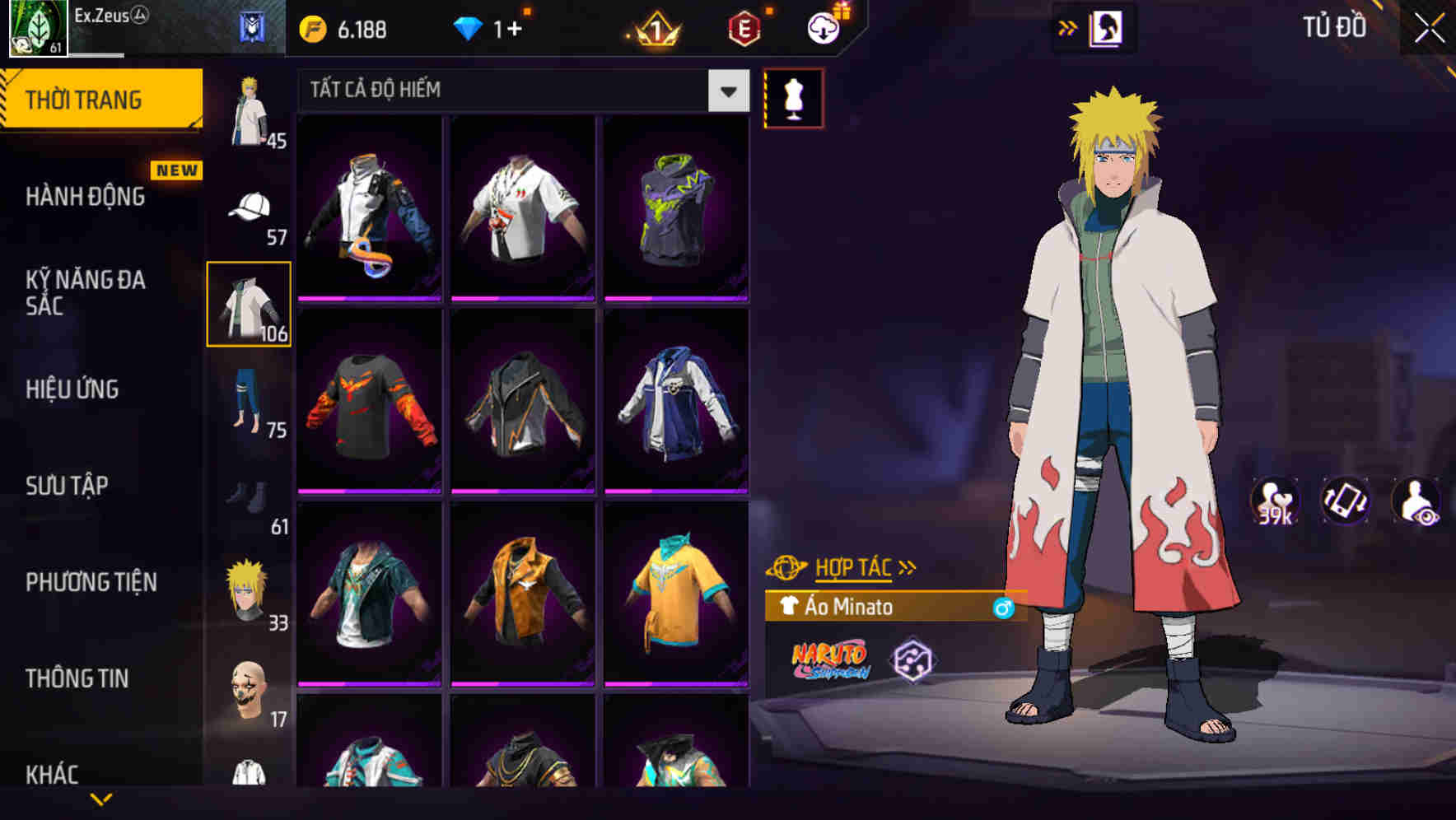Click the HỢP TÁC collaboration link
The width and height of the screenshot is (1456, 820).
(852, 566)
